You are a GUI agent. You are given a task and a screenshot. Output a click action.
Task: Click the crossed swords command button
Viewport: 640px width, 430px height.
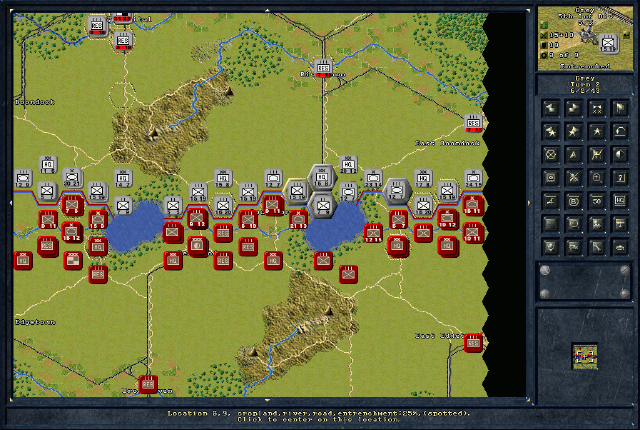tap(573, 177)
